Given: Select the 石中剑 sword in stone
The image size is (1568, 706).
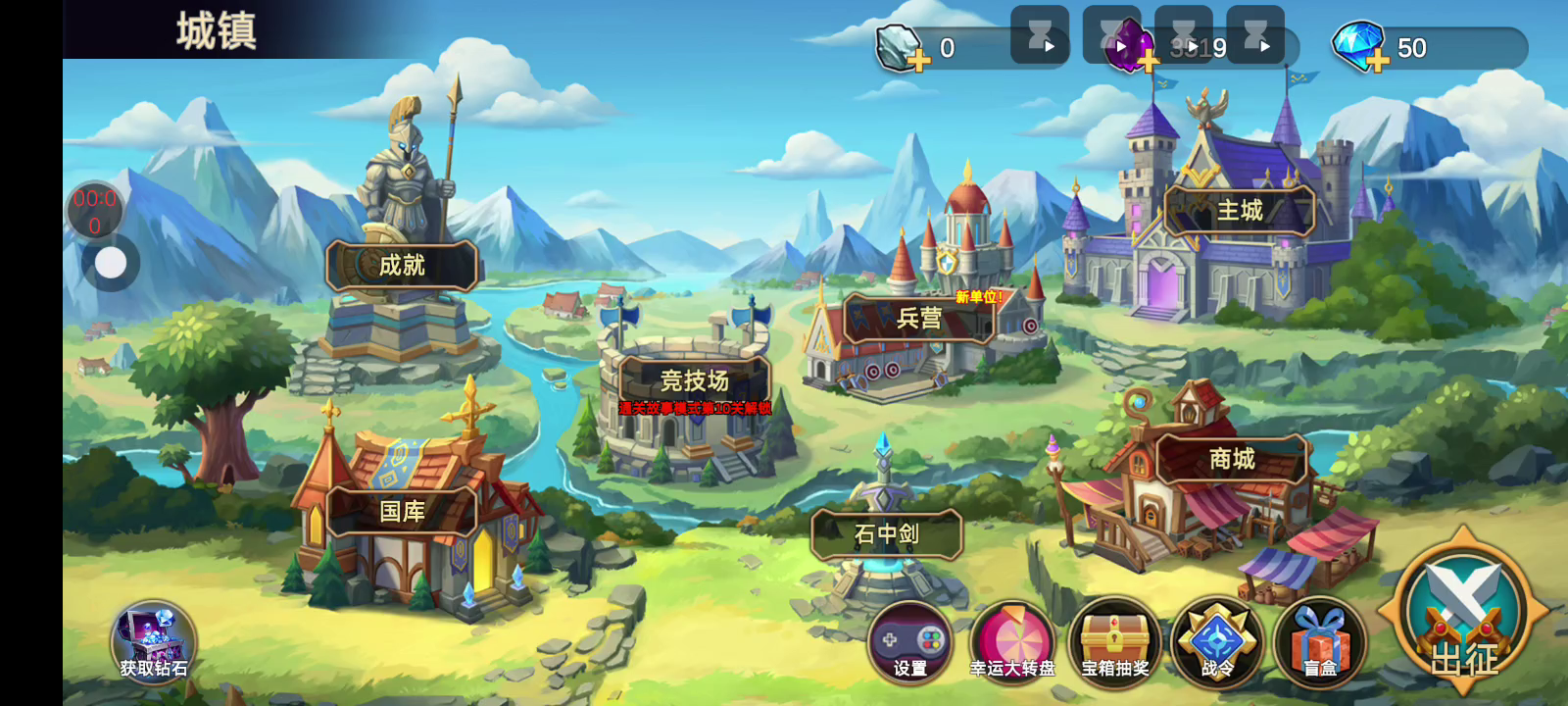Looking at the screenshot, I should pos(886,534).
